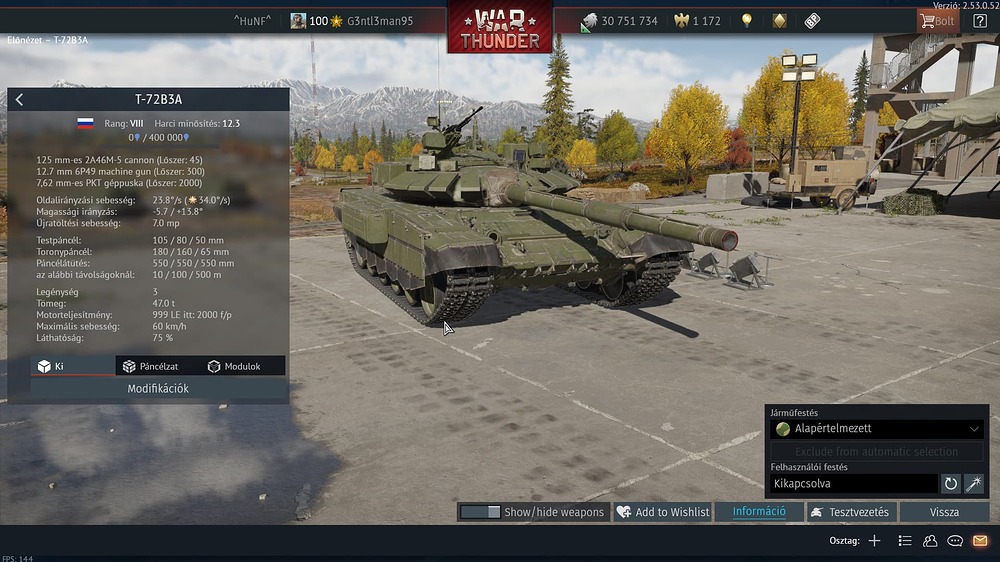
Task: Refresh user skins with the circular arrow
Action: [951, 484]
